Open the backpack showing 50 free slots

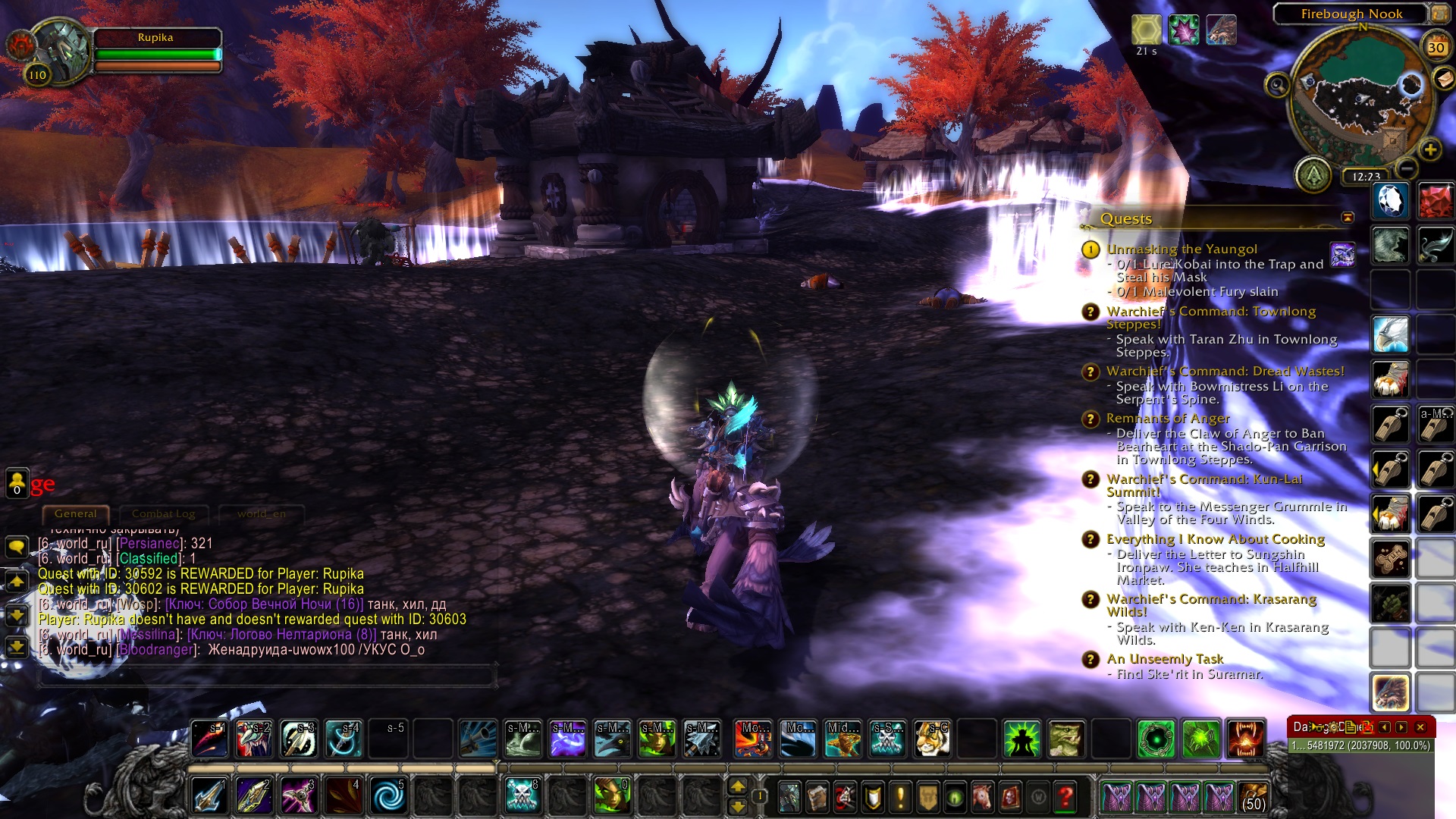tap(1254, 798)
